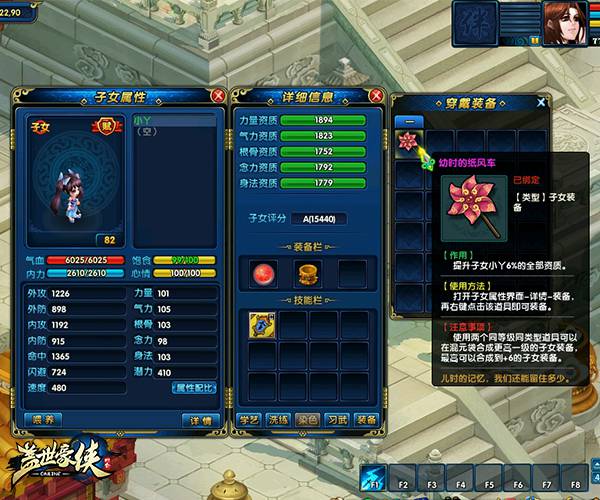This screenshot has height=500, width=600.
Task: Click the 染色 dye button
Action: point(308,419)
